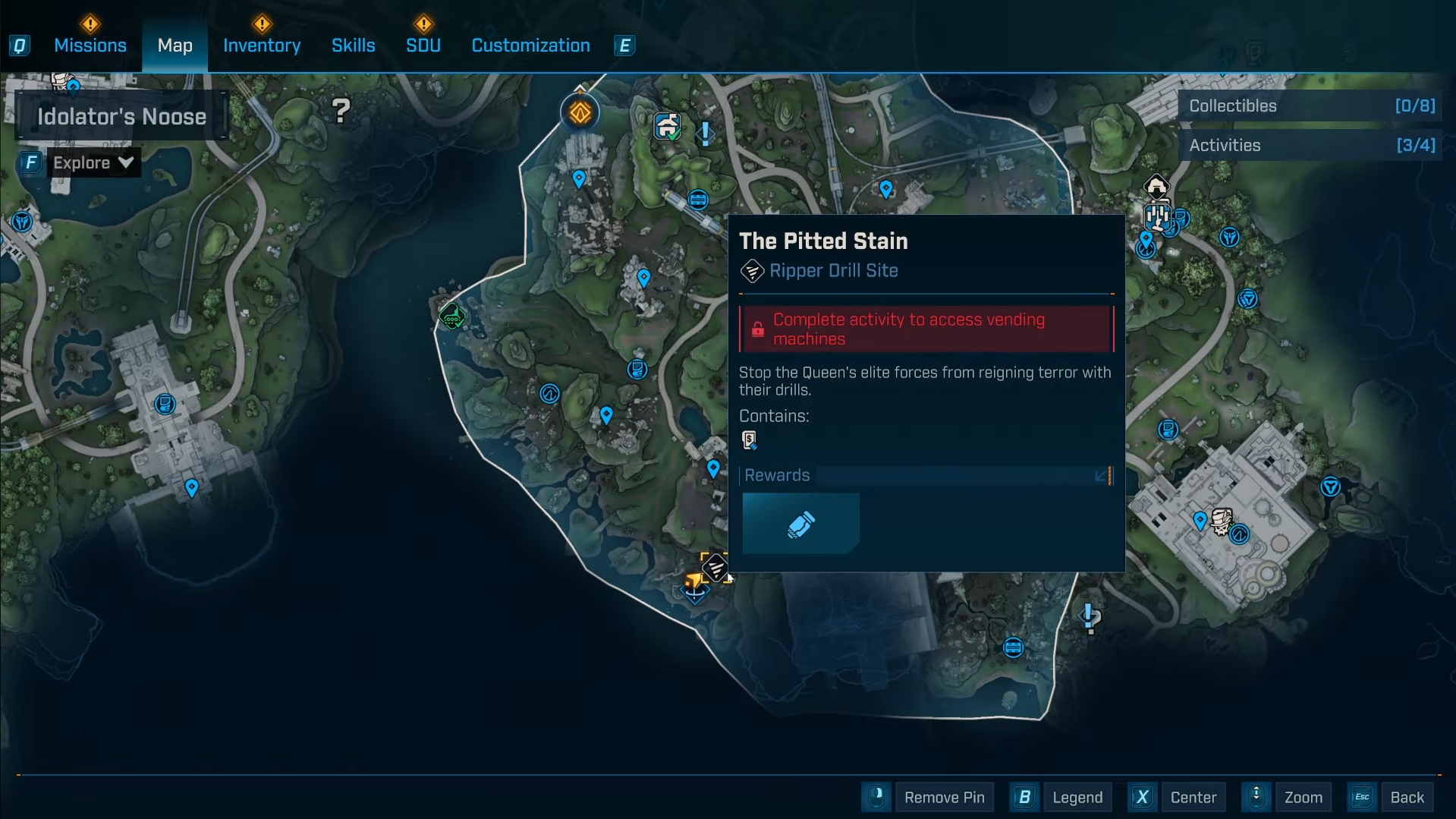Show the Activities list

(1310, 146)
